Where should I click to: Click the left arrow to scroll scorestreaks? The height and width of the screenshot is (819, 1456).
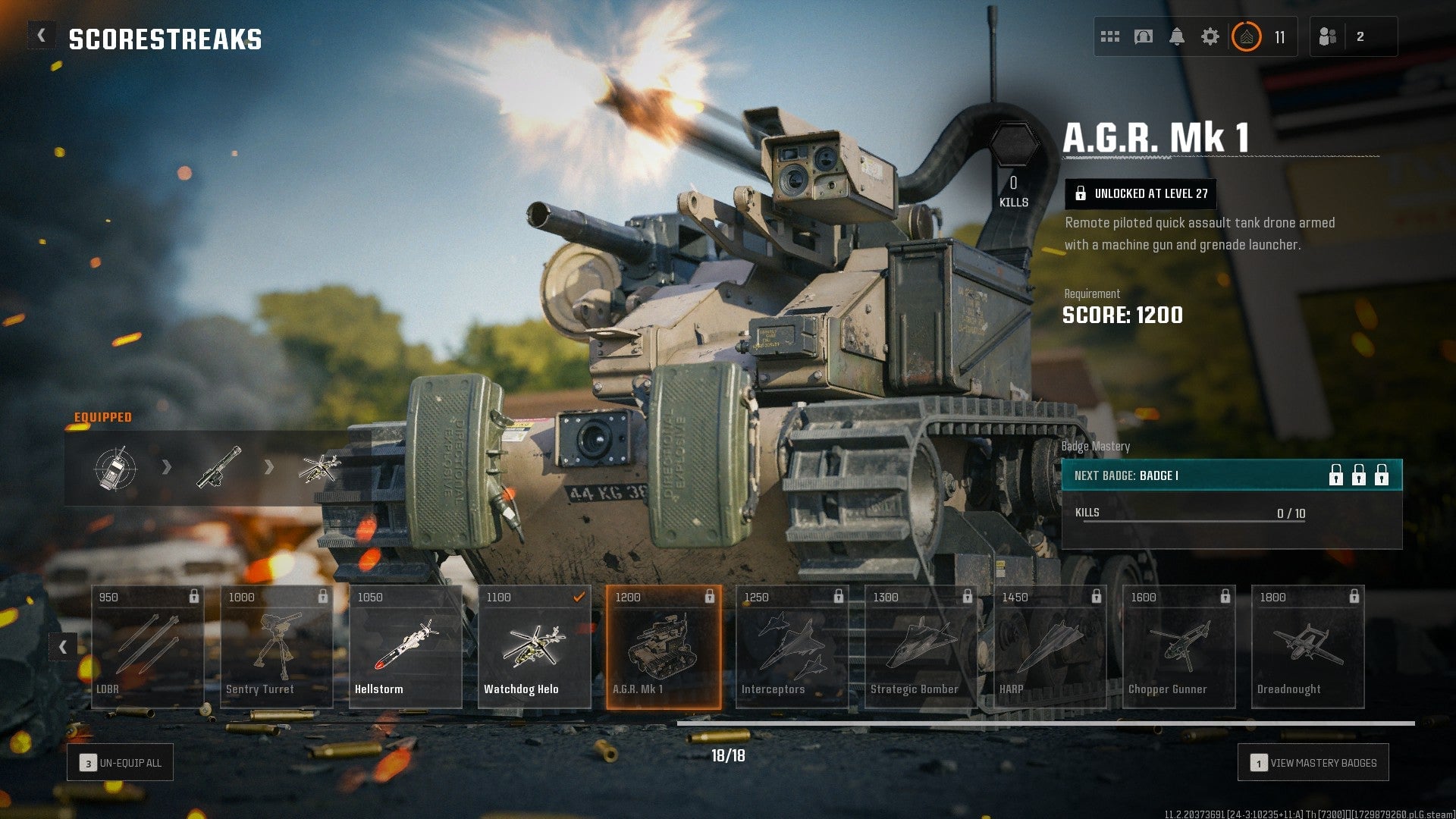point(63,647)
